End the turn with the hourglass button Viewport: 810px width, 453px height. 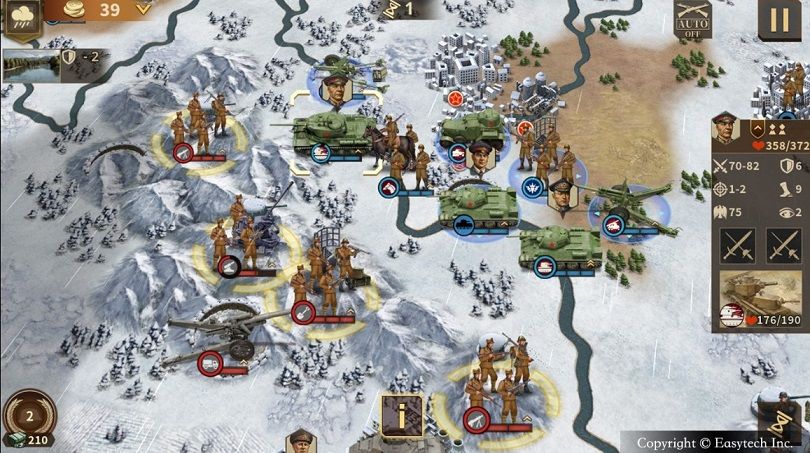(x=779, y=421)
